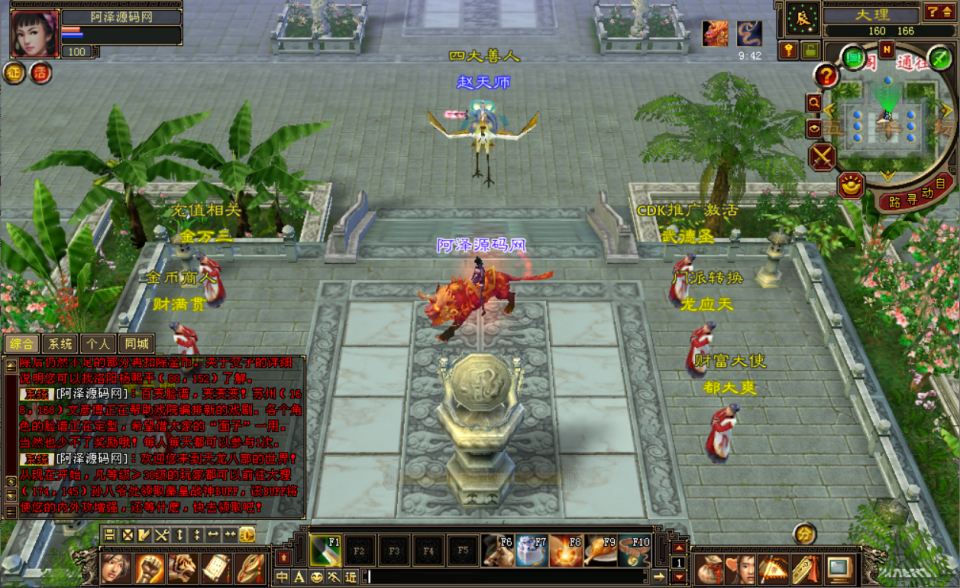The width and height of the screenshot is (960, 588).
Task: Click the magnifying glass minimap button
Action: coord(815,102)
